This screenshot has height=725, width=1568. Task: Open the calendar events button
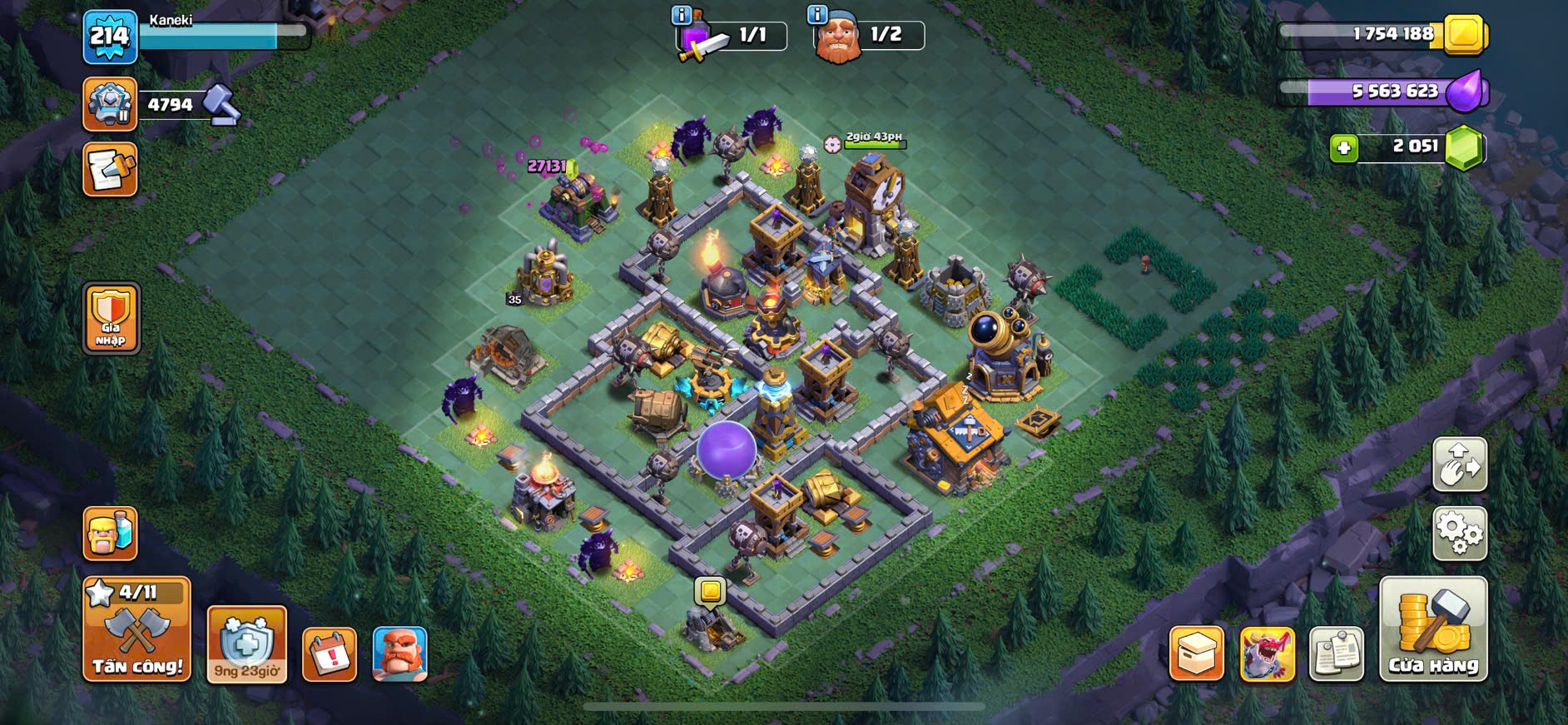point(330,654)
